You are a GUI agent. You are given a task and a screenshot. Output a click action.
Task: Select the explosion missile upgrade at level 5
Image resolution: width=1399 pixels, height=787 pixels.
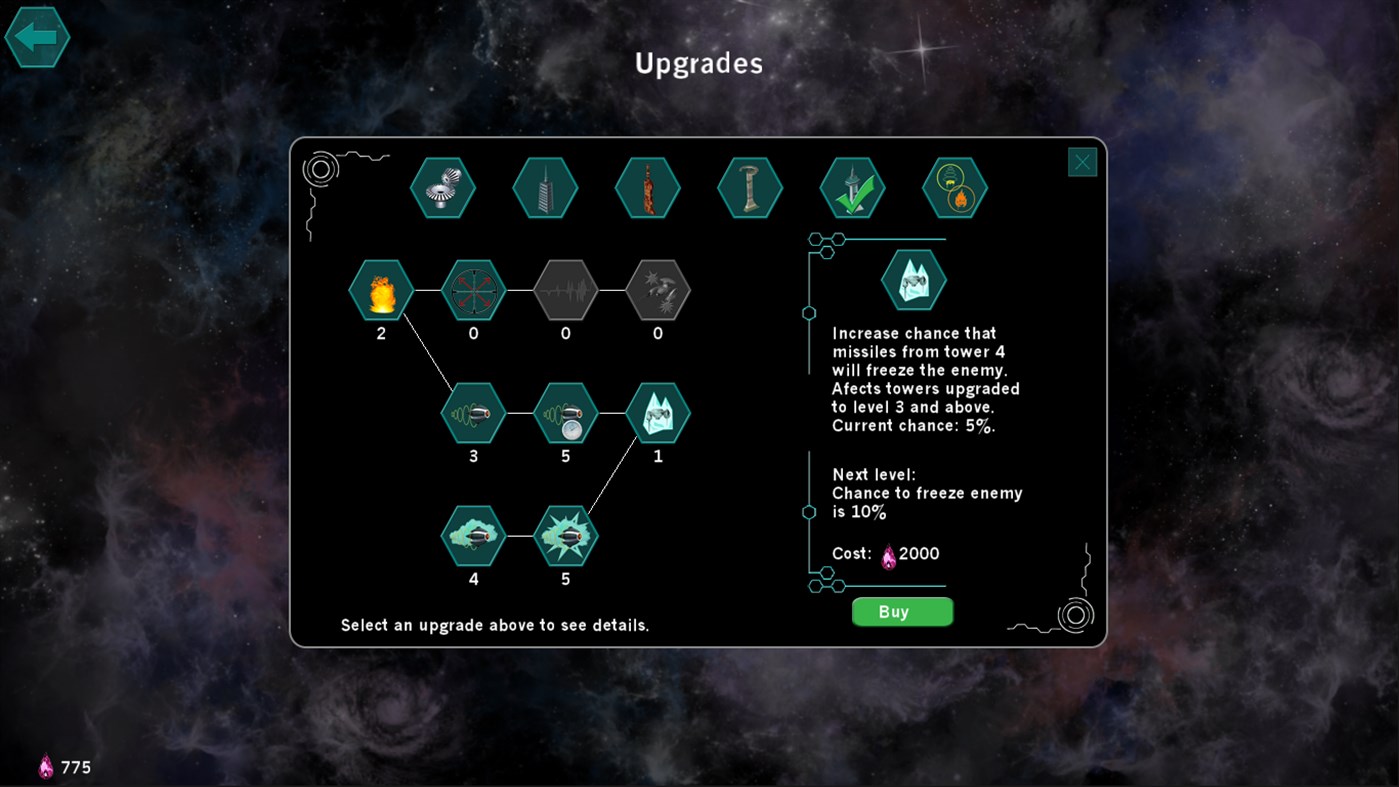565,535
